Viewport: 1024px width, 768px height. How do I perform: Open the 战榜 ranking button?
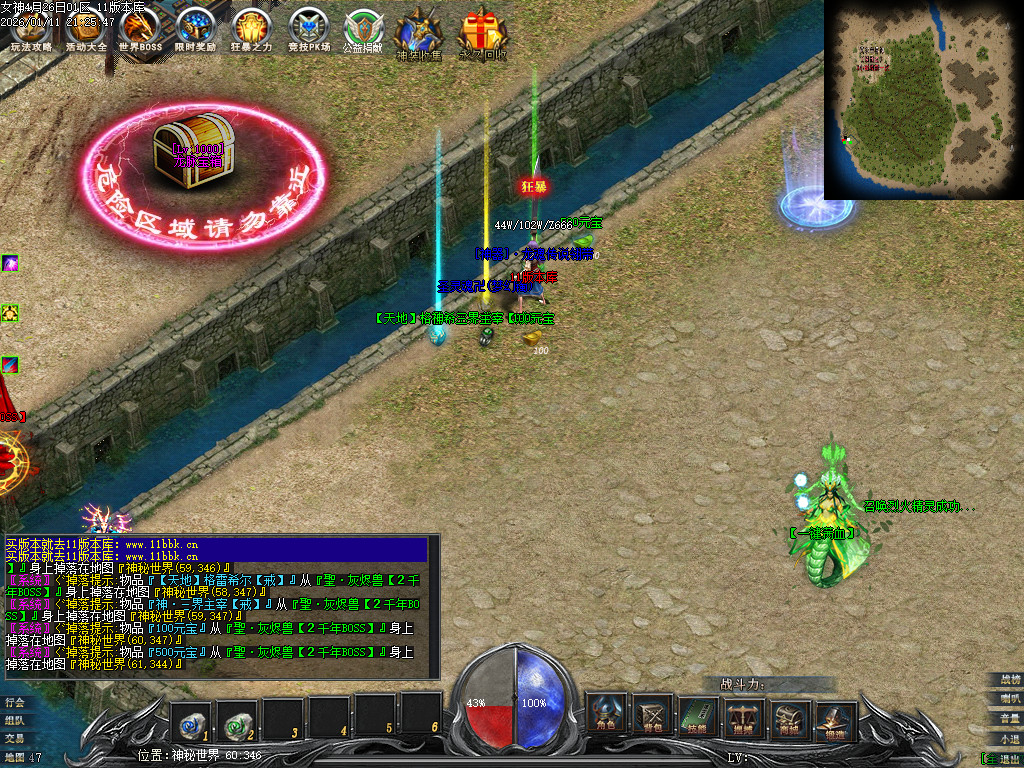pyautogui.click(x=1010, y=680)
